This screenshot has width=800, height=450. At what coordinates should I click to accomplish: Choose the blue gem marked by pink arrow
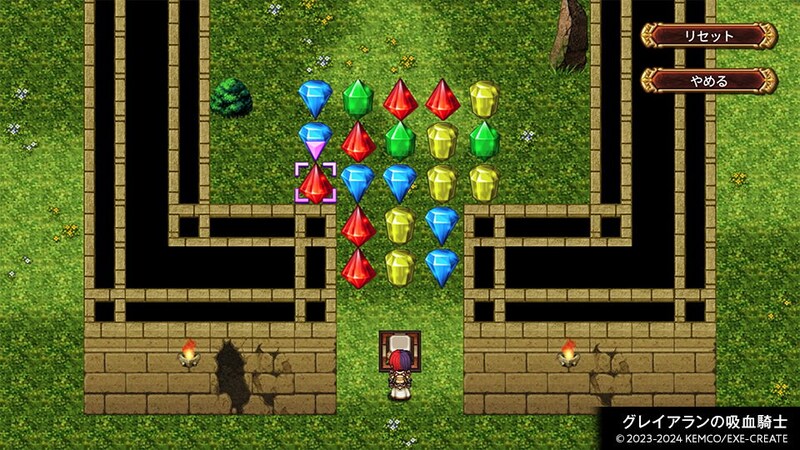[x=316, y=136]
